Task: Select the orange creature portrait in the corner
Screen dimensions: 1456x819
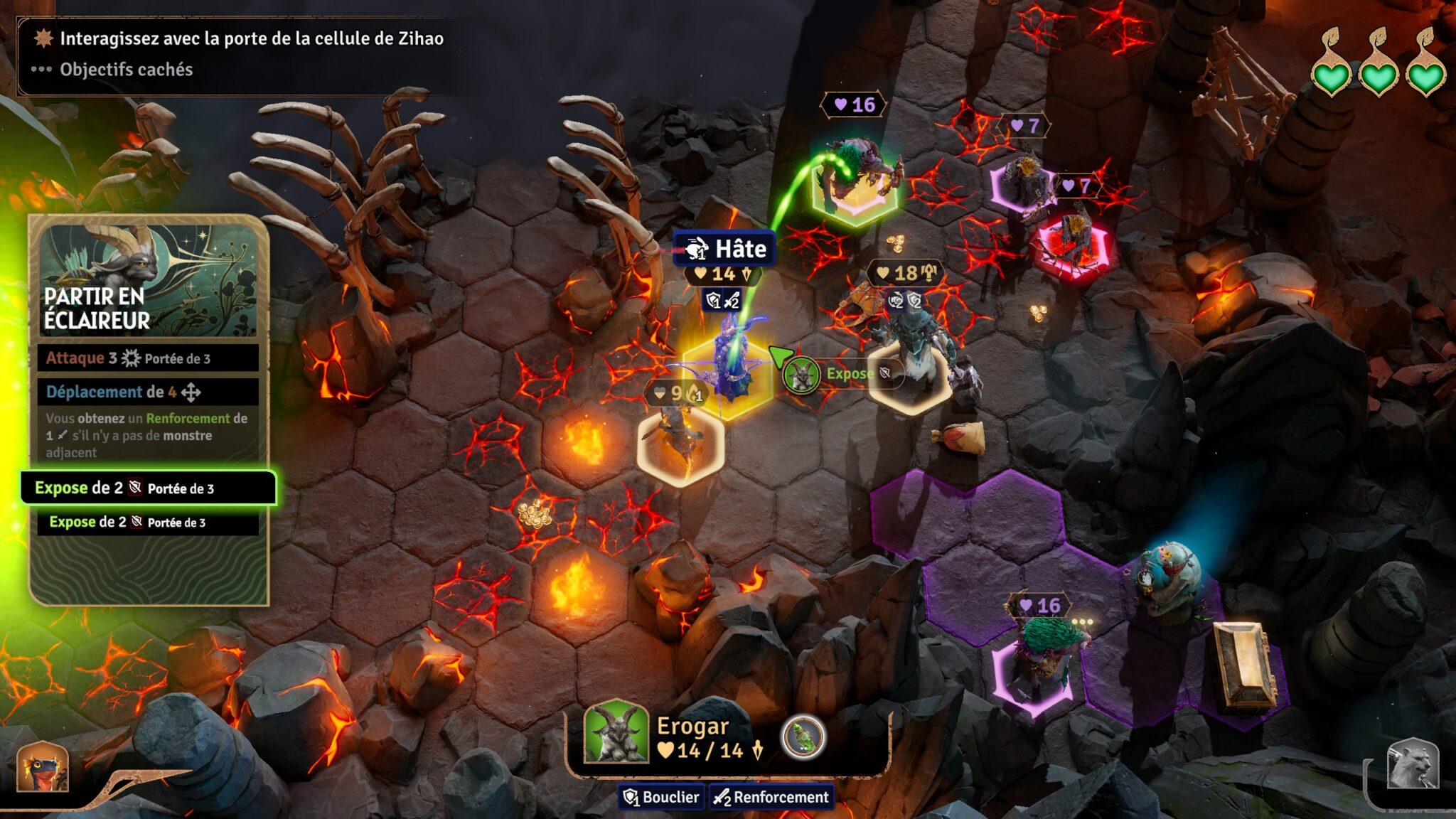Action: pyautogui.click(x=43, y=766)
